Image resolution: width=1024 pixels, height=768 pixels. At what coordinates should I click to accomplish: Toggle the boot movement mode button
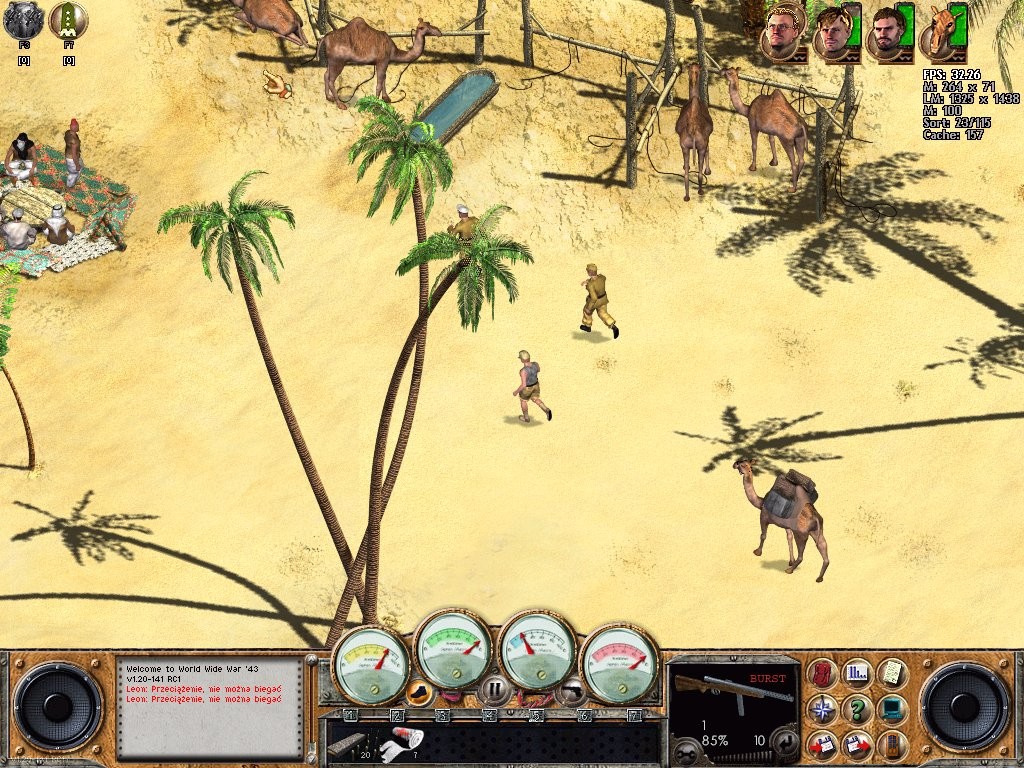pos(421,691)
